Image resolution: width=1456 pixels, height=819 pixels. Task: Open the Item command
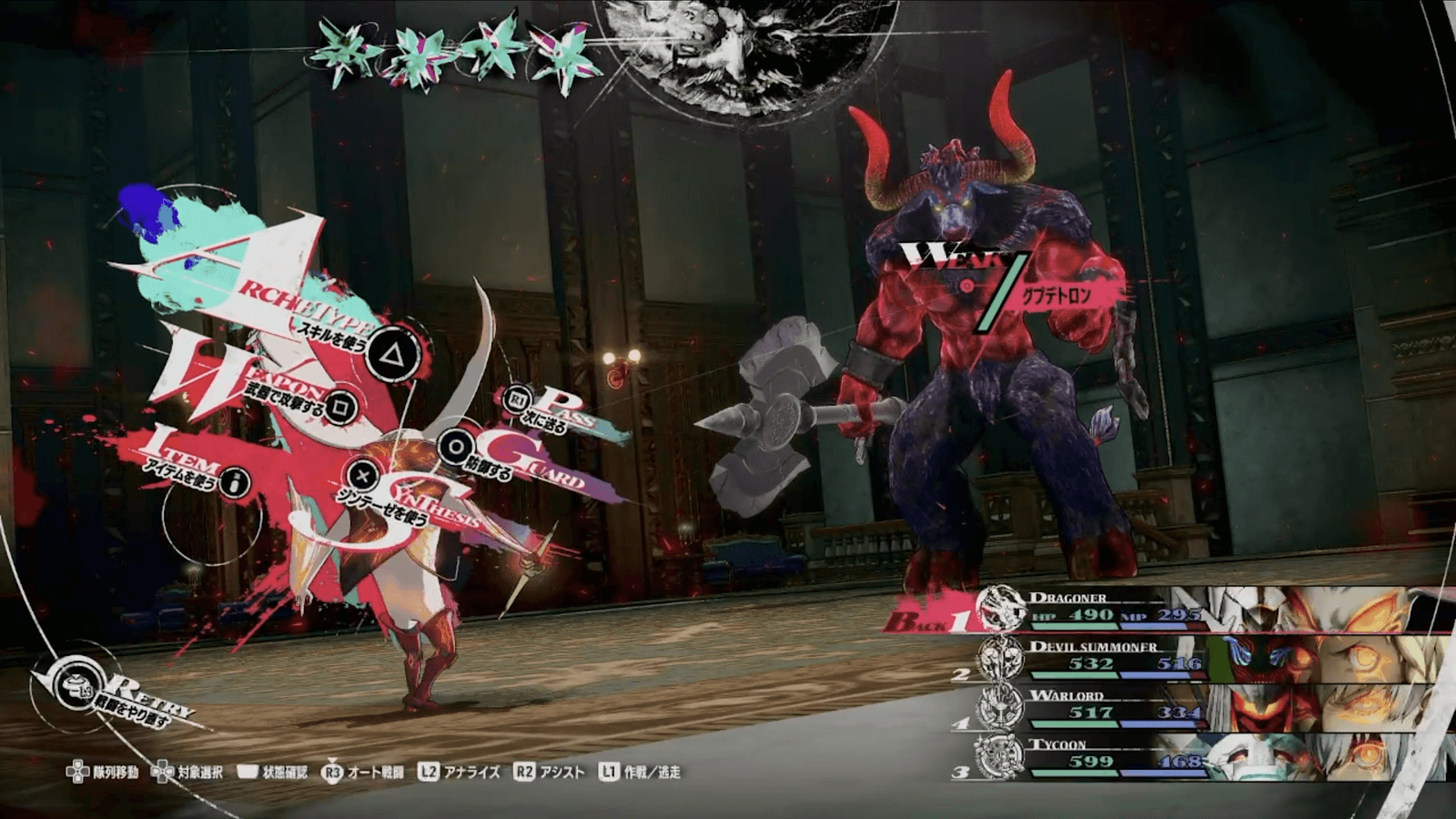click(x=235, y=482)
